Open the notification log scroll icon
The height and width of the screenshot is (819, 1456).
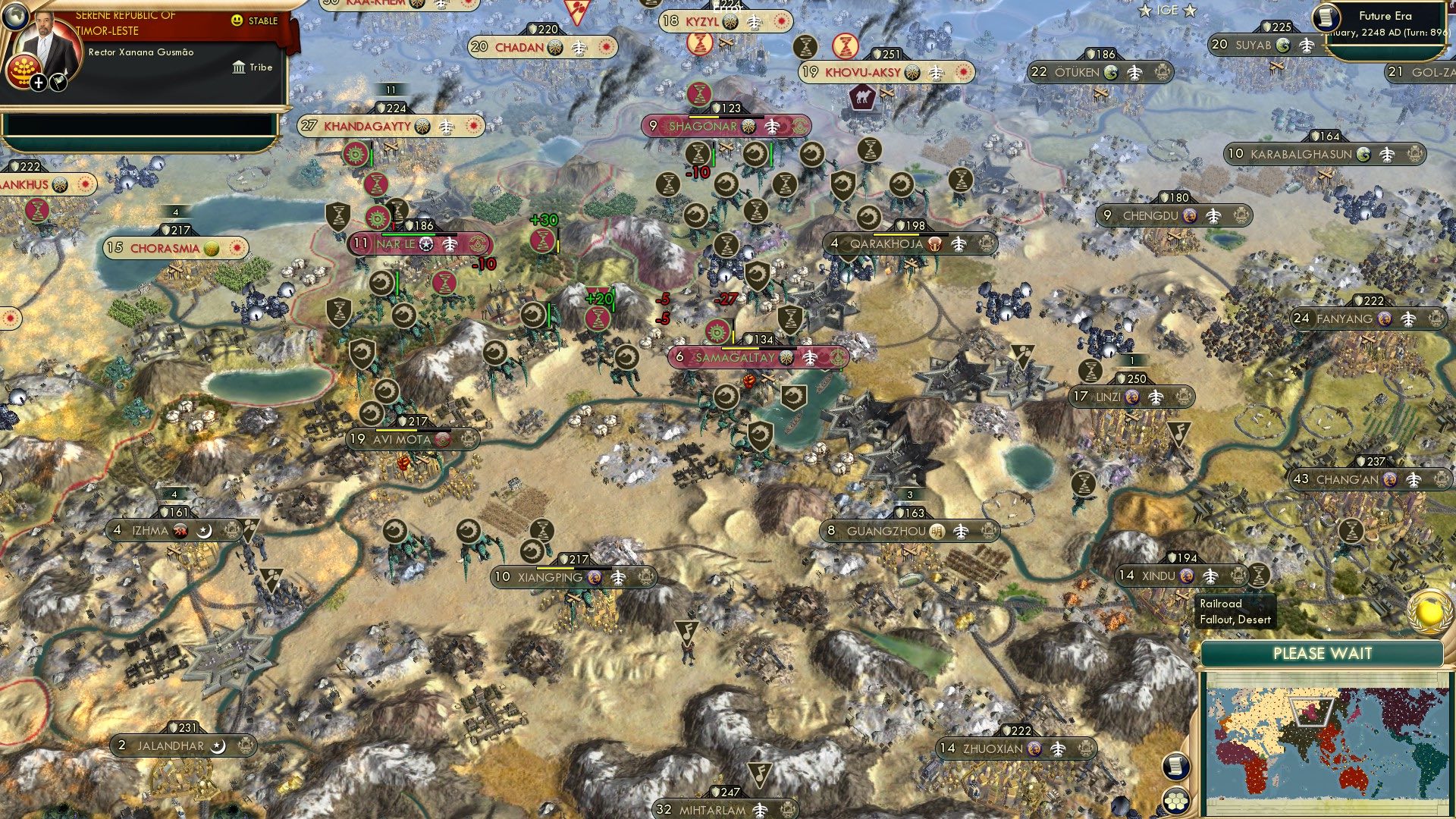point(1176,766)
